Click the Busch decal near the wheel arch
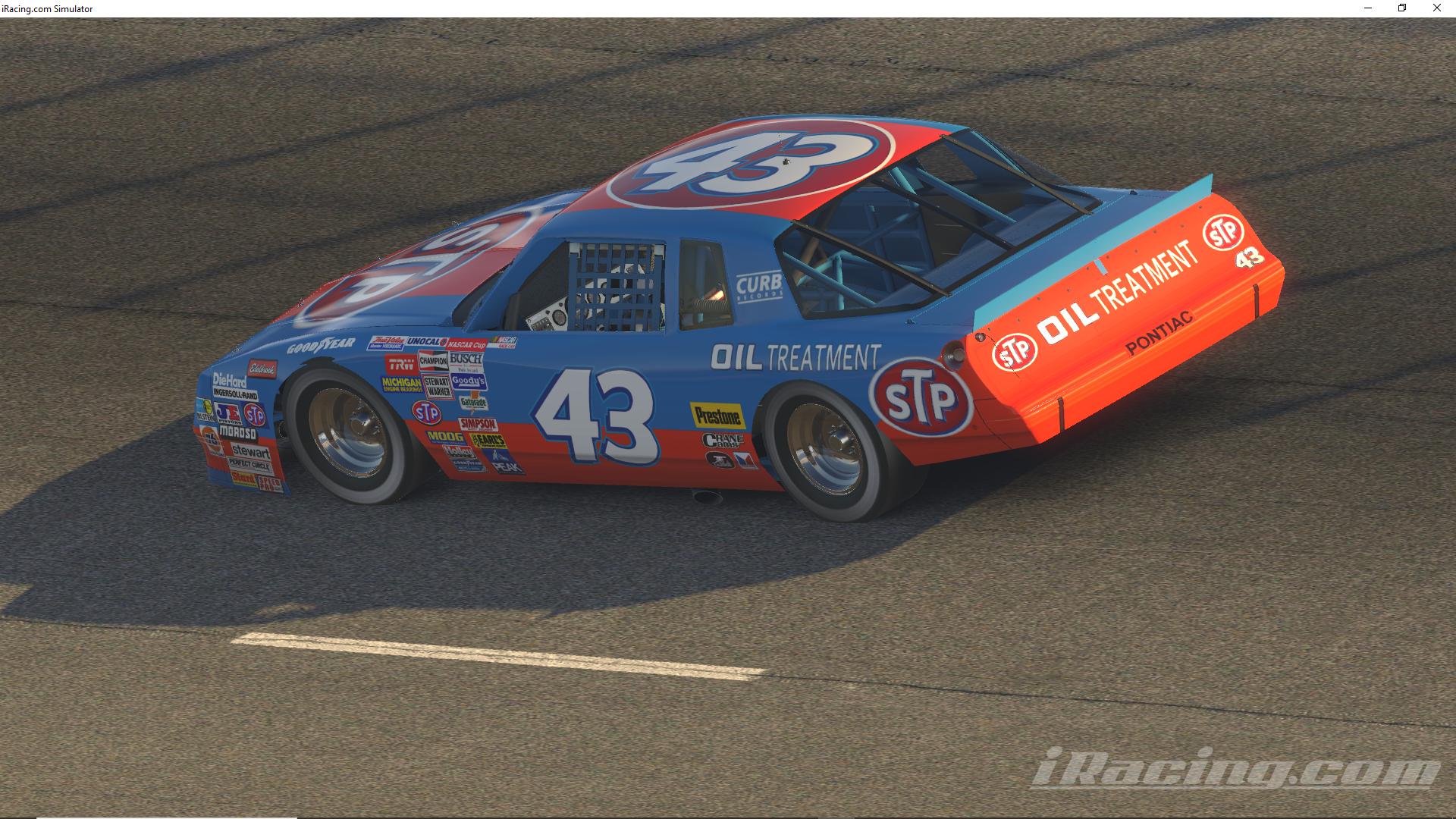Image resolution: width=1456 pixels, height=819 pixels. [x=466, y=359]
